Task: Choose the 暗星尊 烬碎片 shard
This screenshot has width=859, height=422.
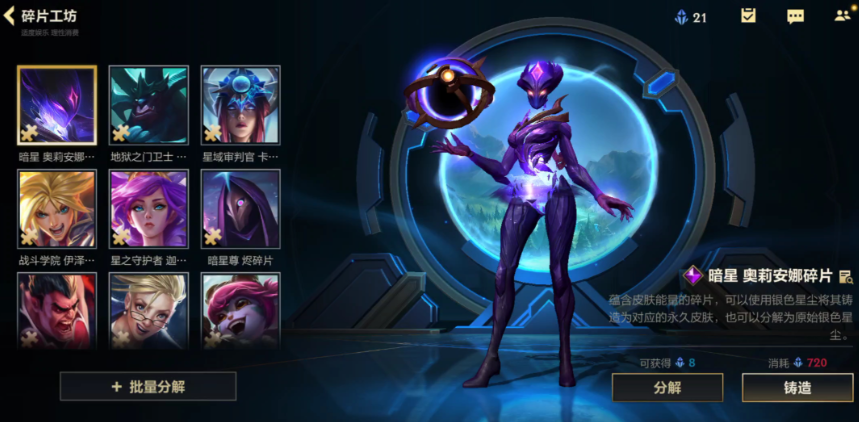Action: point(240,208)
